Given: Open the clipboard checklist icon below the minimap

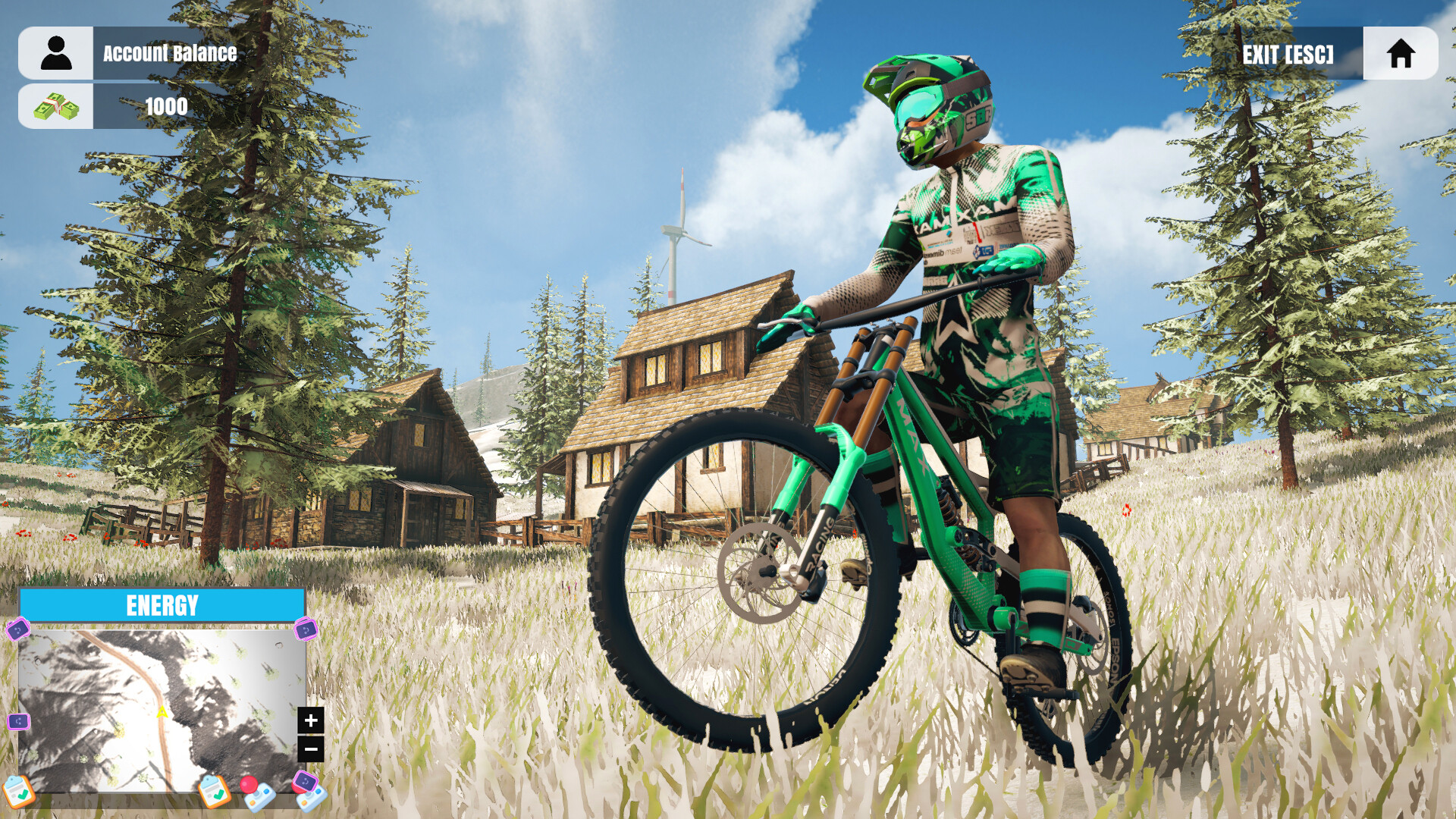Looking at the screenshot, I should click(19, 792).
